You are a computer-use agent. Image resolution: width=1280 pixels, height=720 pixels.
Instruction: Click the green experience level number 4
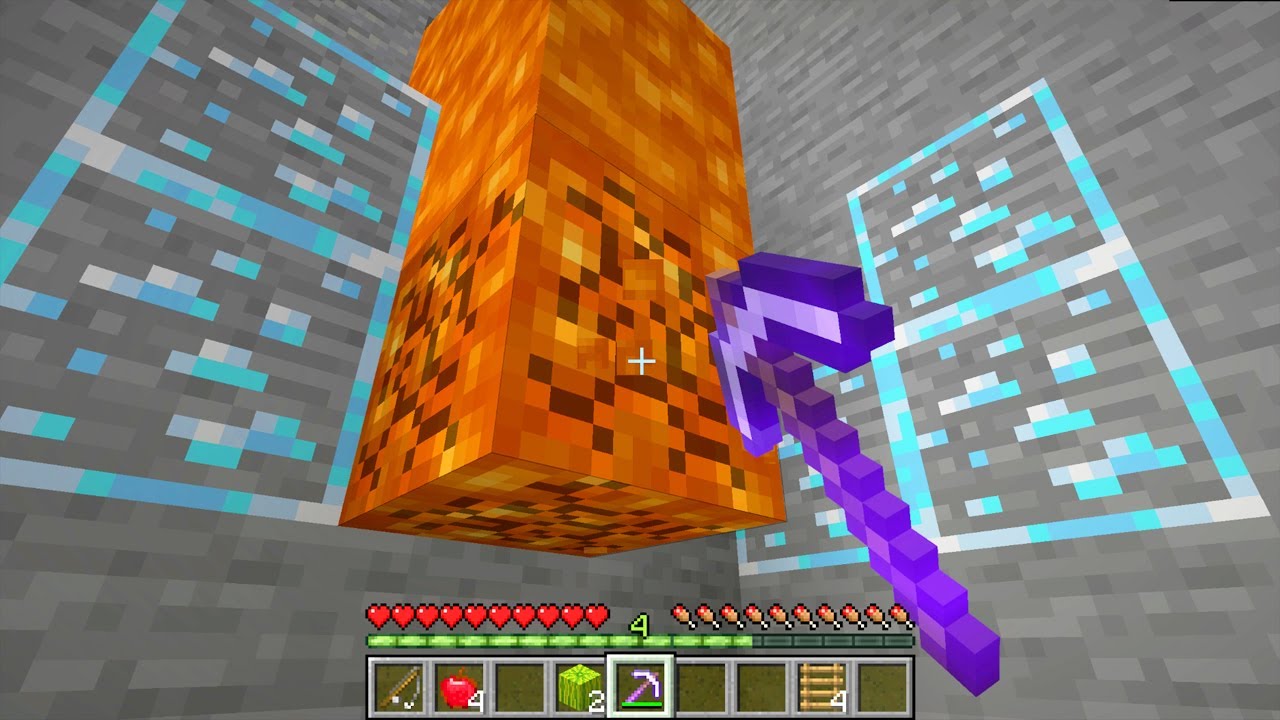tap(640, 622)
